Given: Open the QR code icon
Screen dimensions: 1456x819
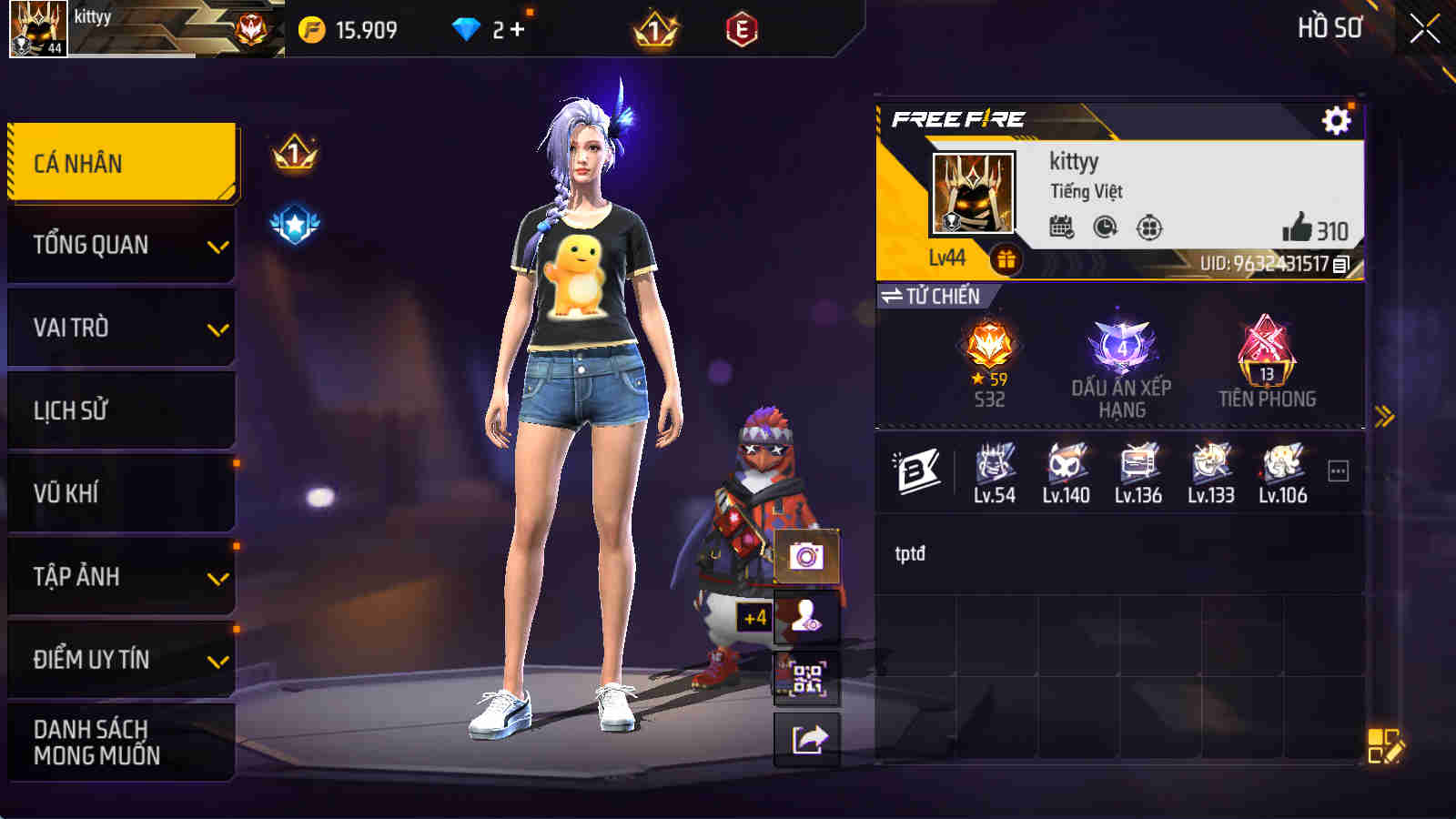Looking at the screenshot, I should [x=805, y=678].
